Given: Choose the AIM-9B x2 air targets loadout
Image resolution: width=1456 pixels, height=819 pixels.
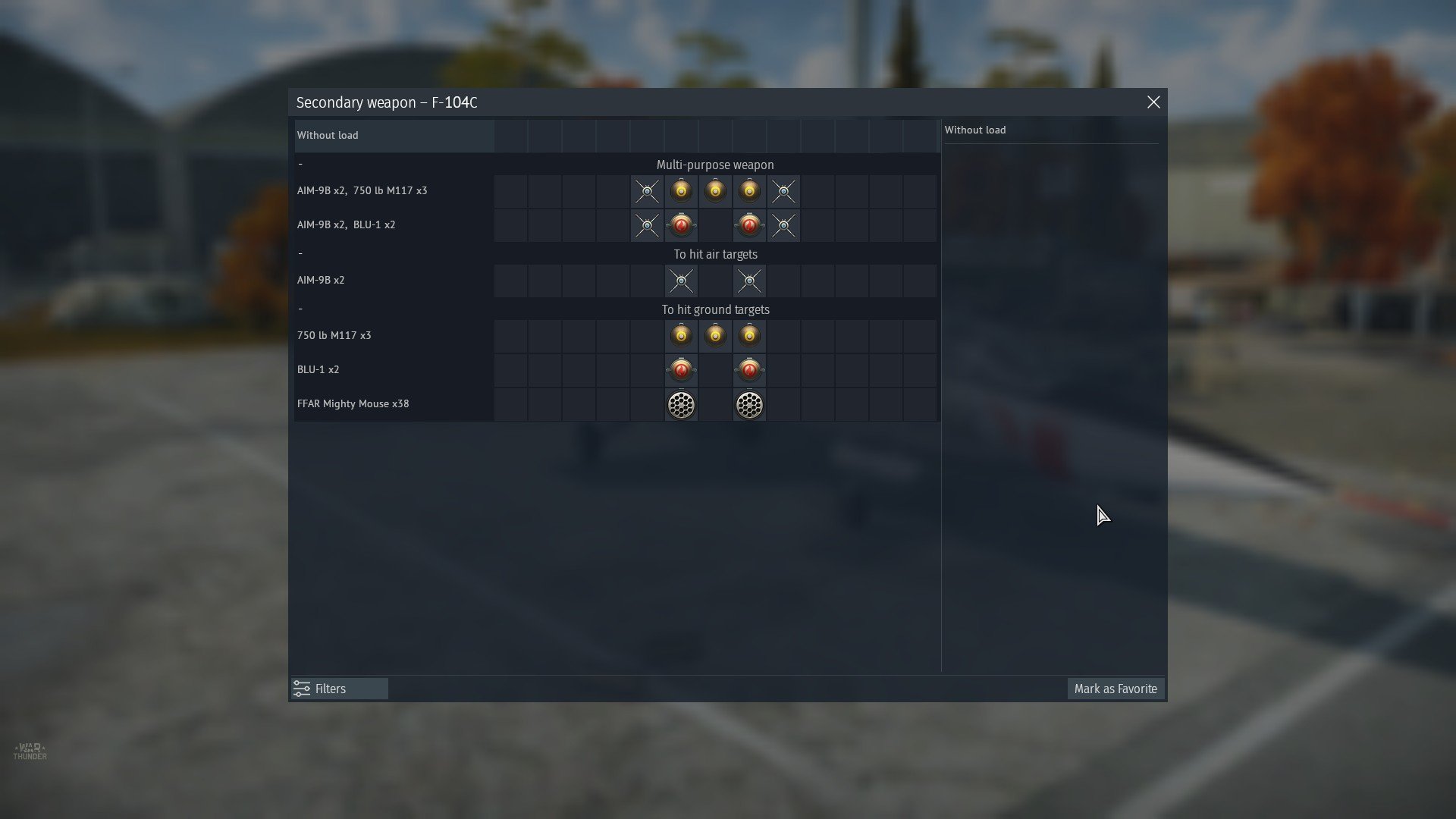Looking at the screenshot, I should click(x=322, y=280).
